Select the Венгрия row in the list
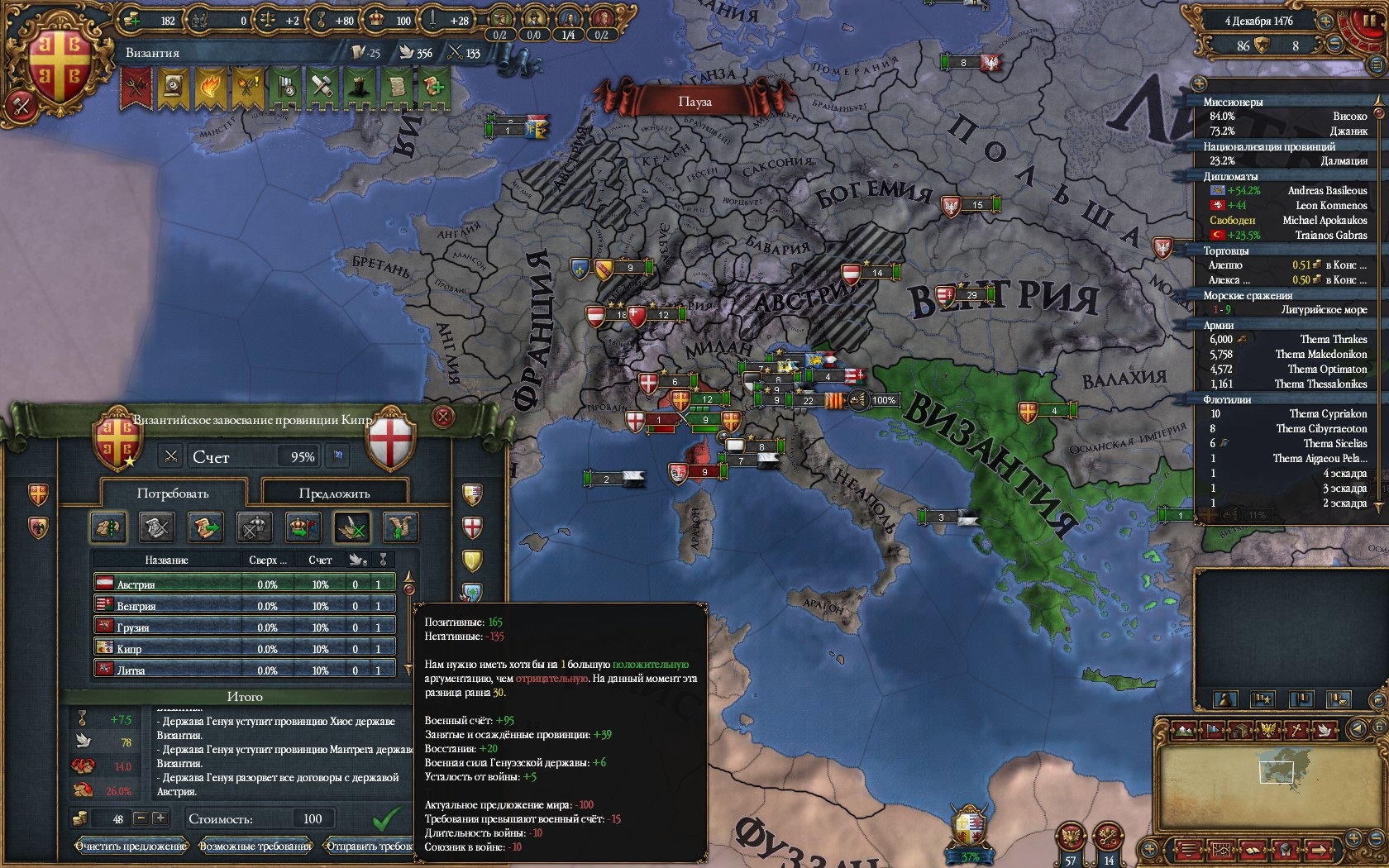 click(244, 605)
